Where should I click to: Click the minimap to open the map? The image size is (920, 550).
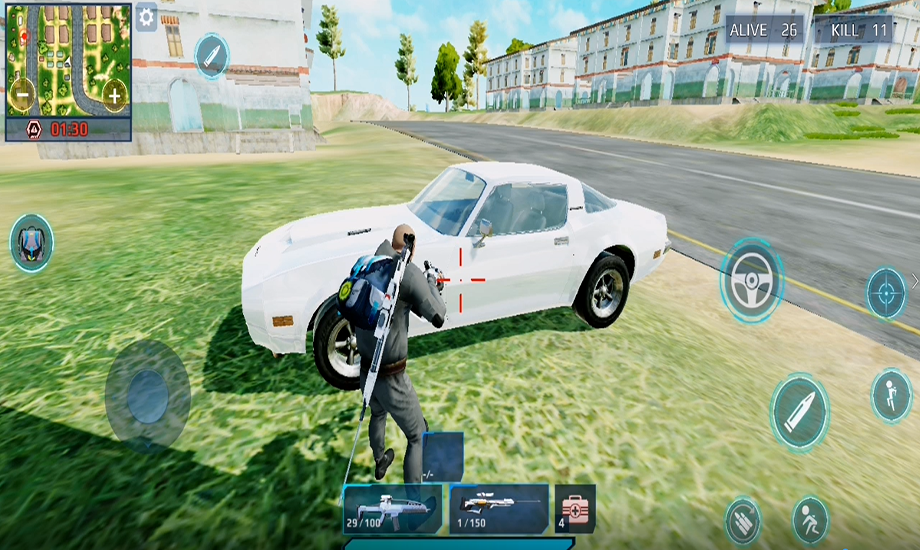point(68,60)
